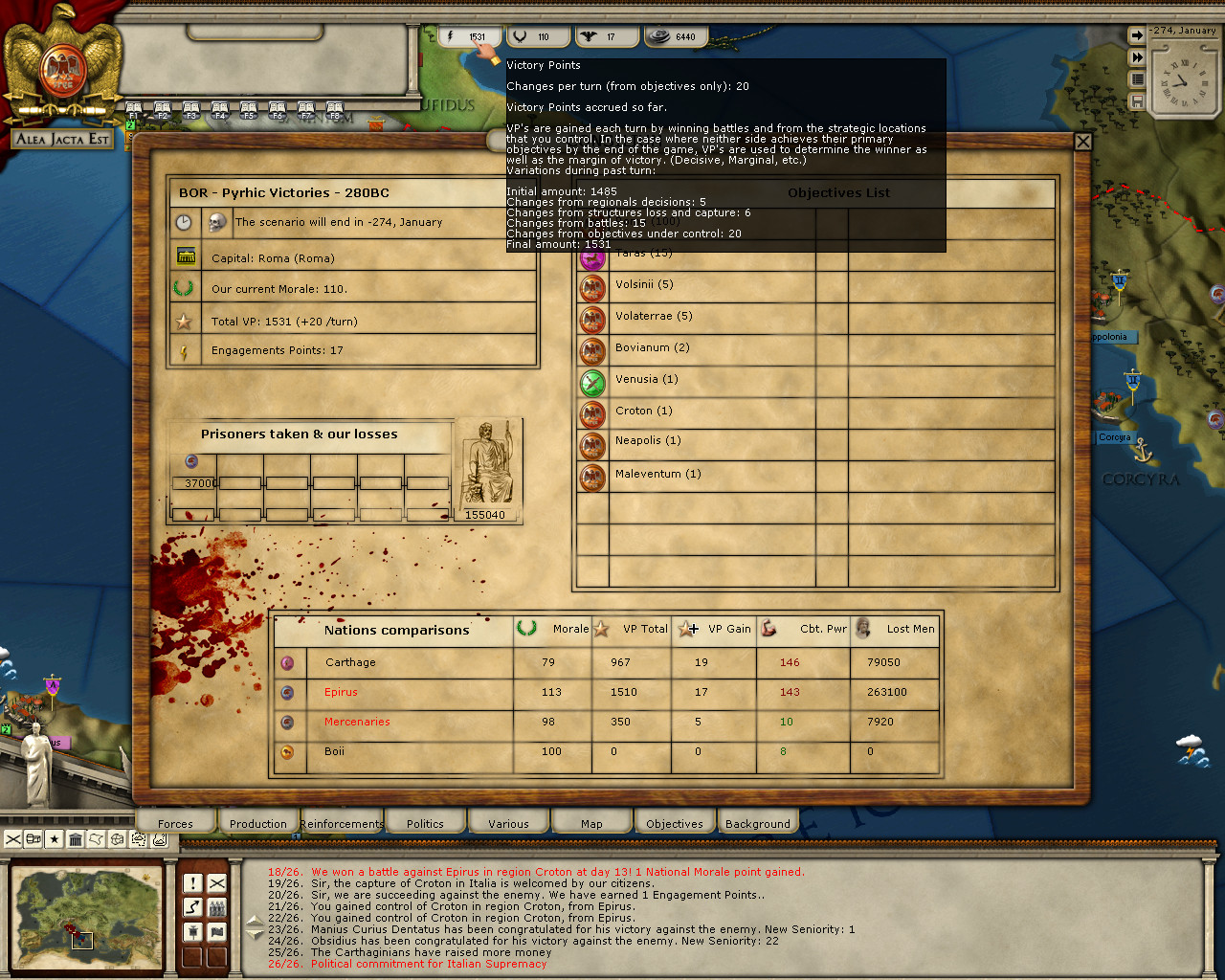
Task: Click the up triangle beside message filters
Action: click(x=253, y=920)
